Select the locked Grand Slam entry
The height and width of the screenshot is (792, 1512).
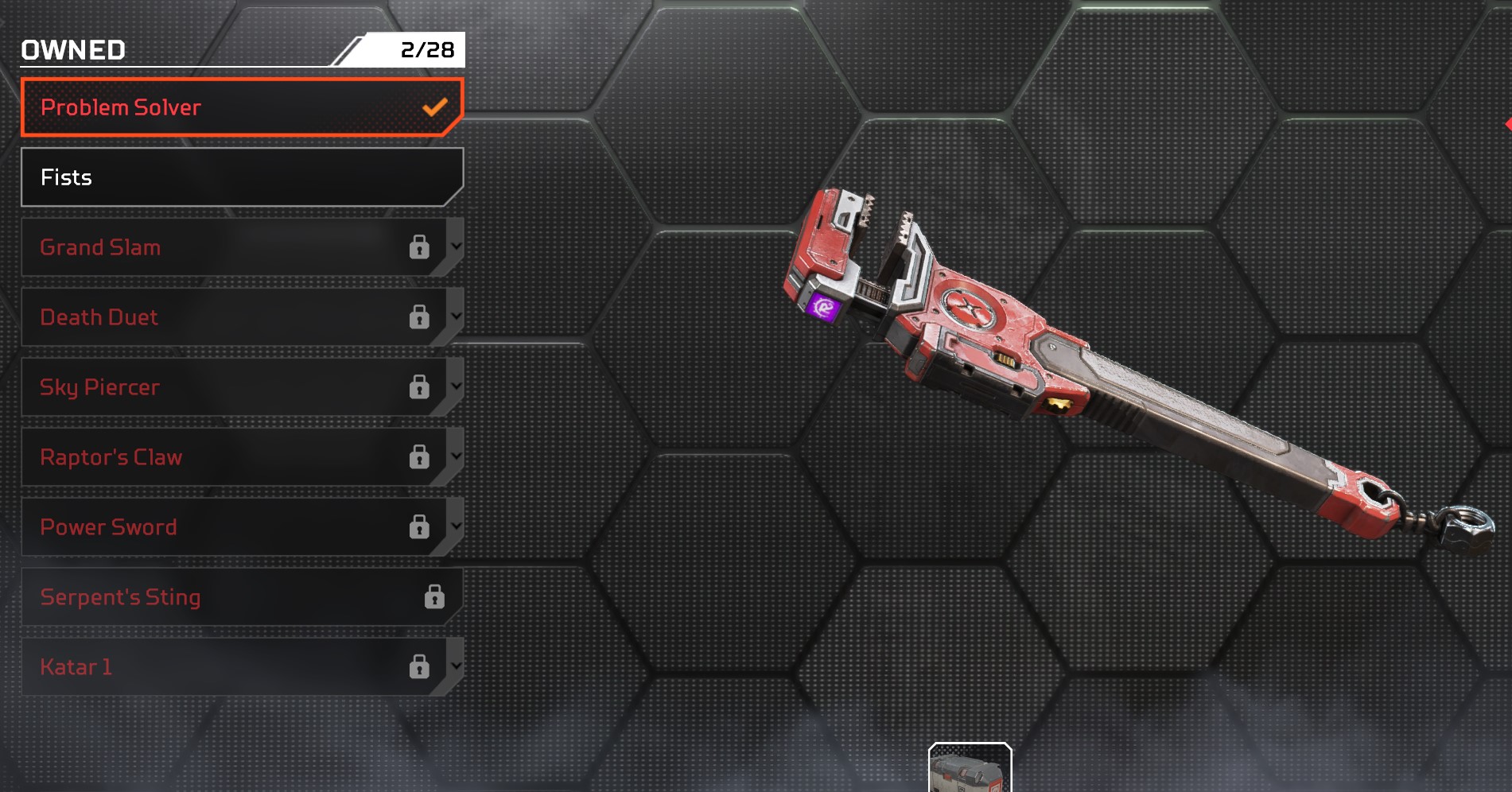pos(223,247)
